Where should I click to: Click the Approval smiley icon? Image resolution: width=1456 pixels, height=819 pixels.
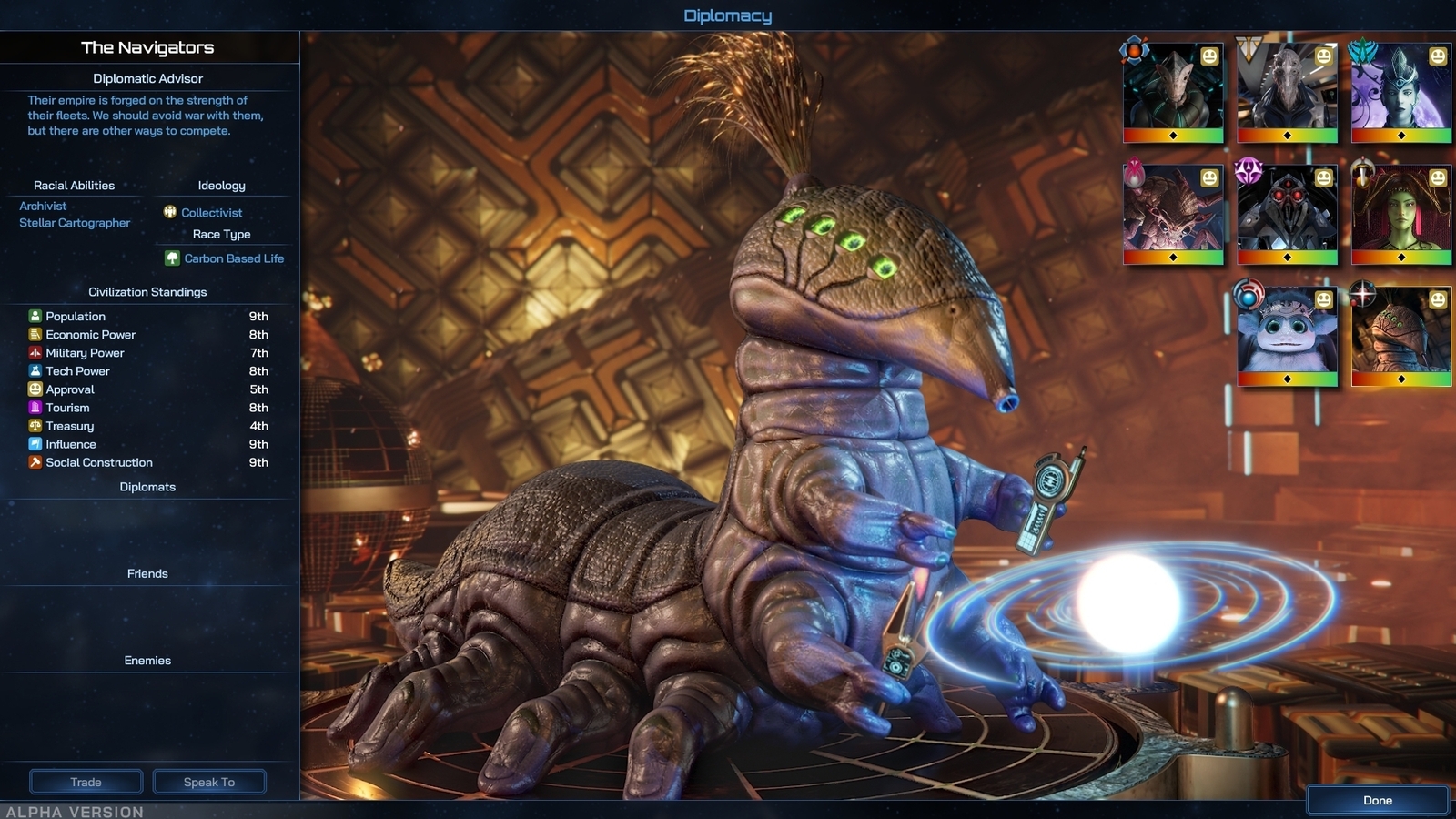pyautogui.click(x=35, y=389)
